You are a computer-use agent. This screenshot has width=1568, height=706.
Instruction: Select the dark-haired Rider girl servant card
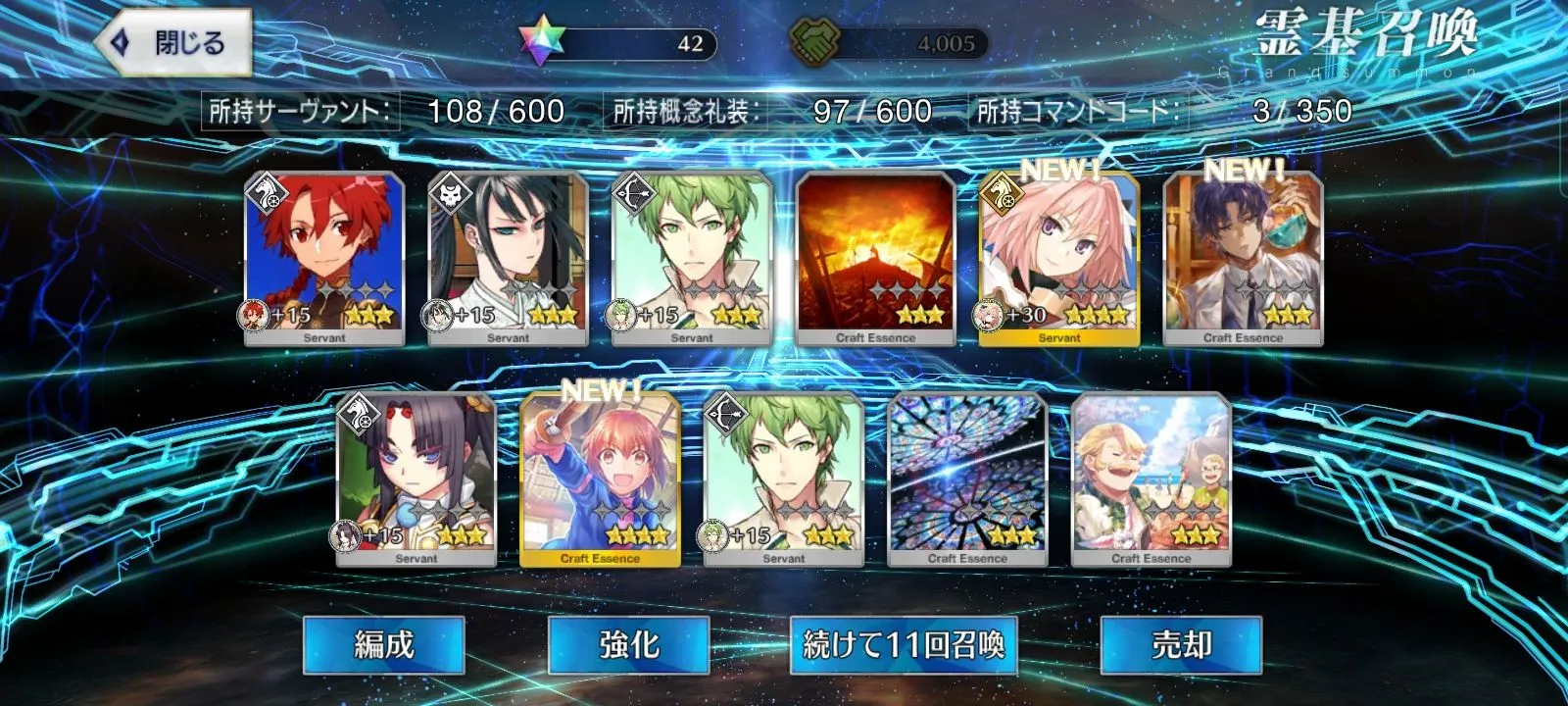coord(416,479)
